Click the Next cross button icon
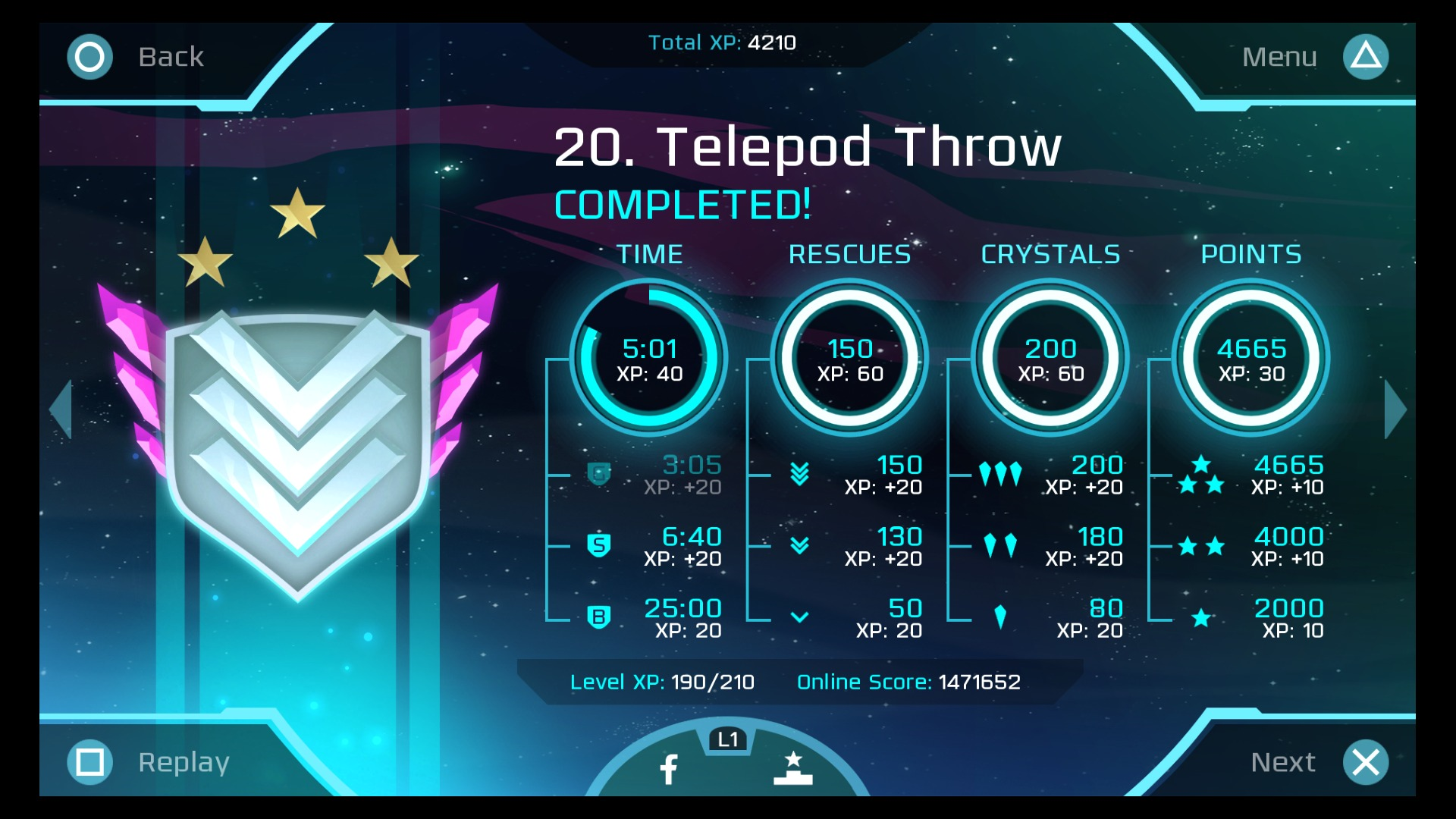 click(1367, 761)
